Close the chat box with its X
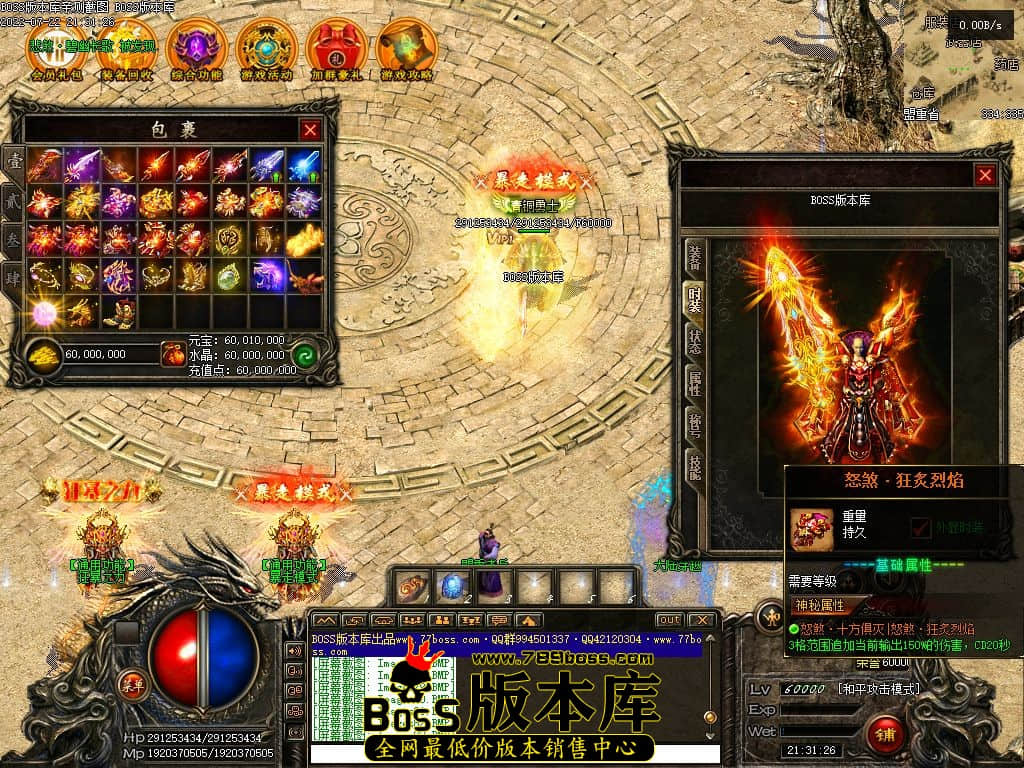The width and height of the screenshot is (1024, 768). pos(702,620)
